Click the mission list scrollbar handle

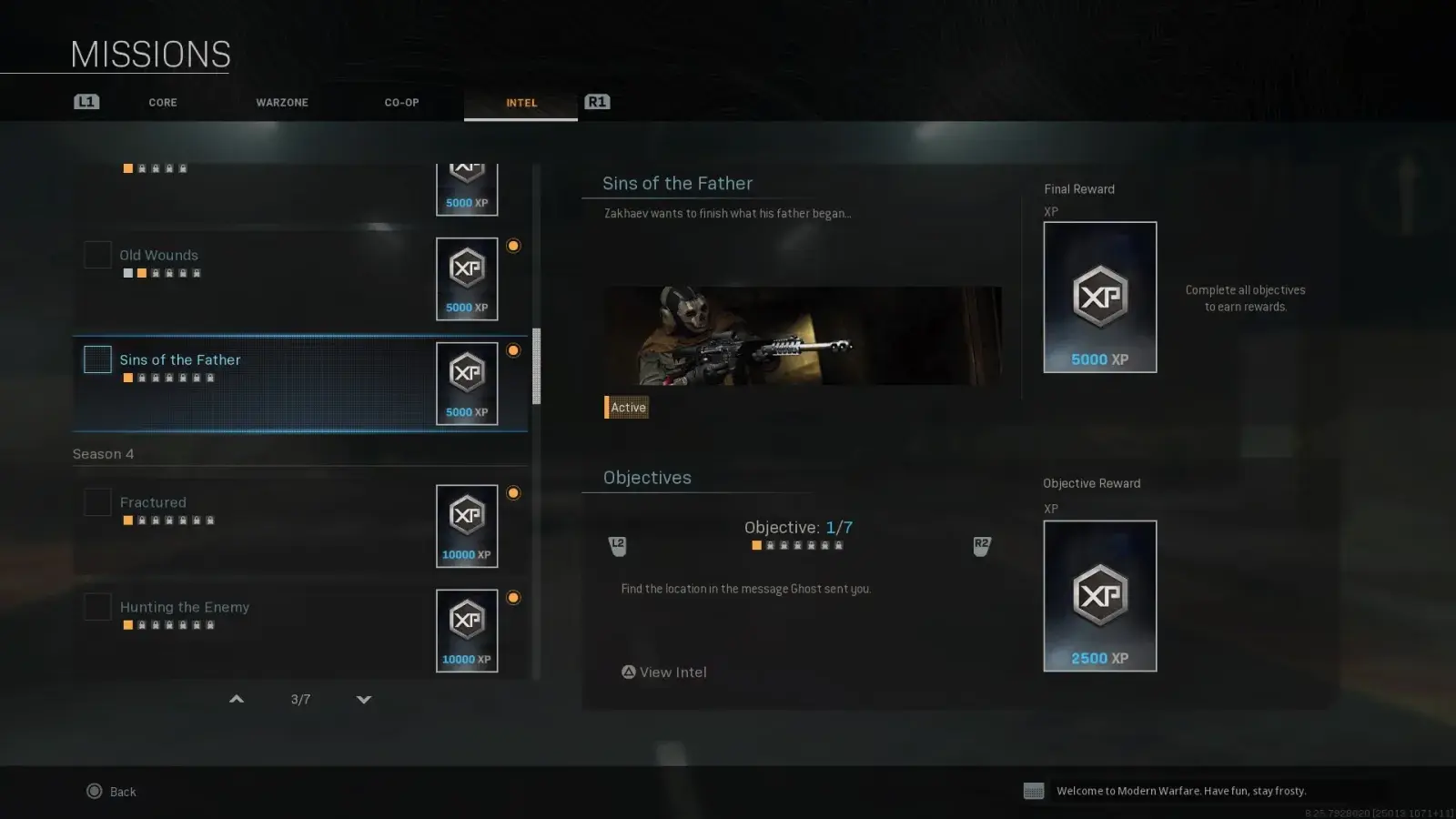[536, 366]
